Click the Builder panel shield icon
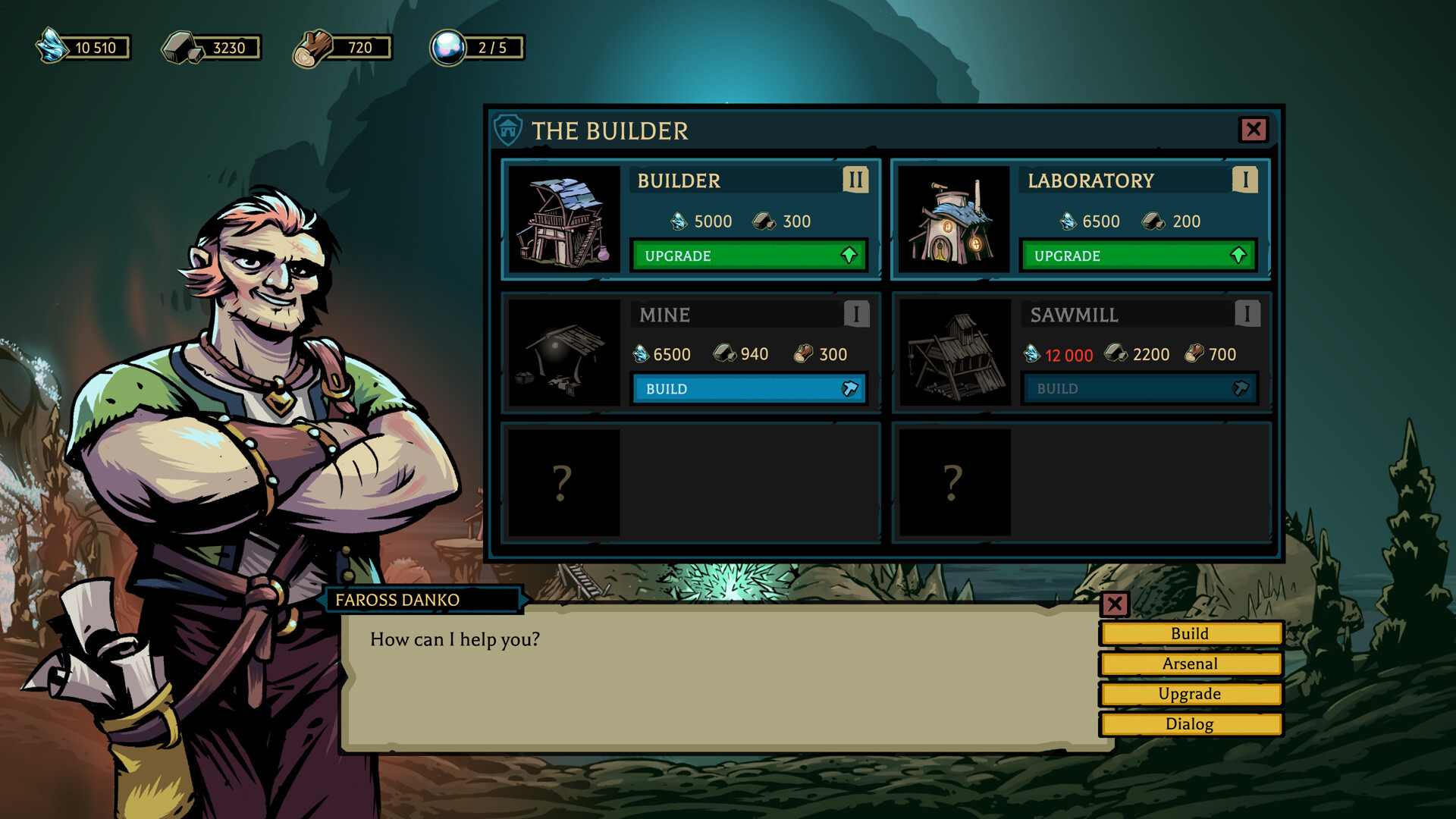 click(507, 130)
